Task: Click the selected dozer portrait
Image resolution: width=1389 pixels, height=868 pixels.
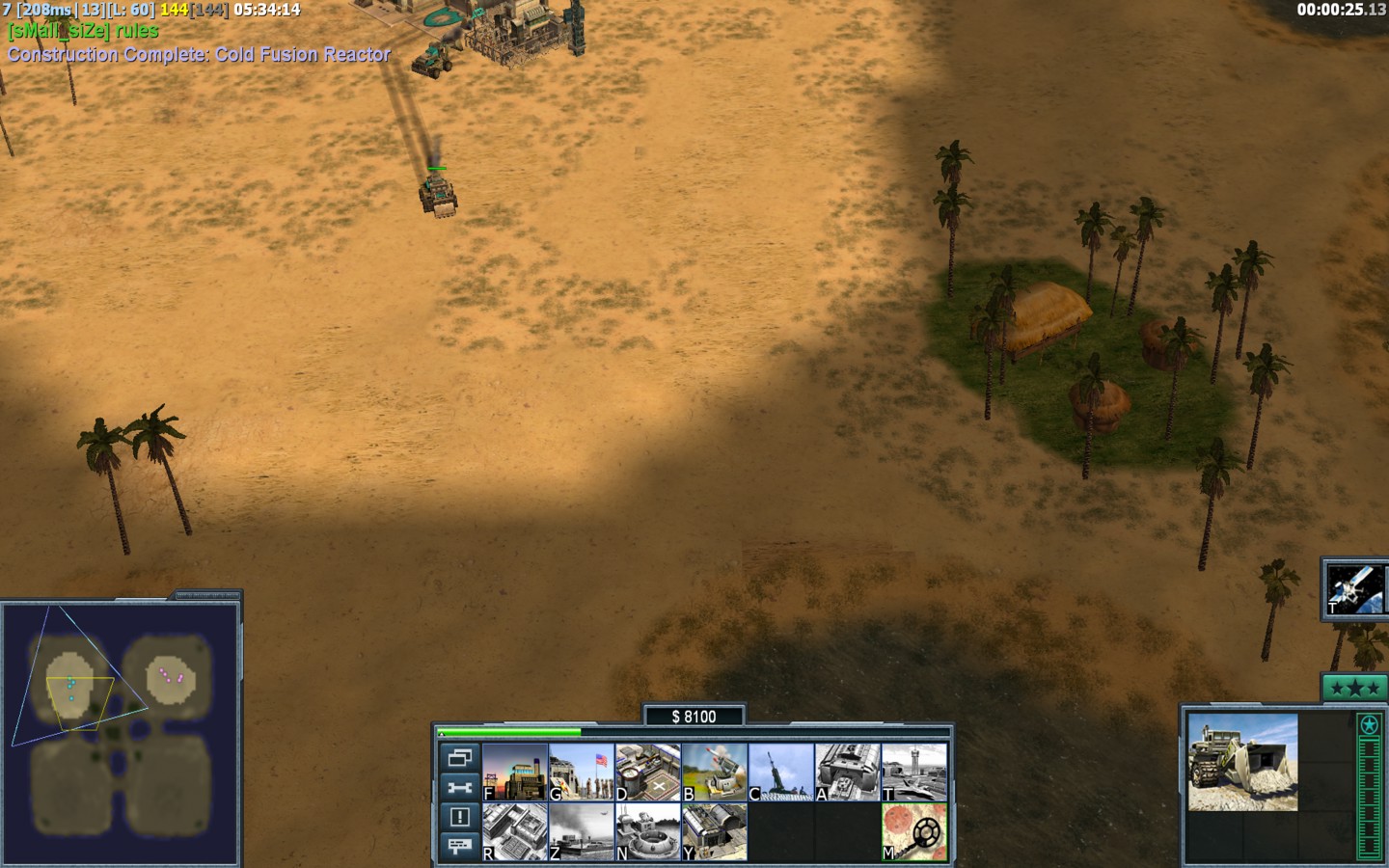Action: (x=1242, y=762)
